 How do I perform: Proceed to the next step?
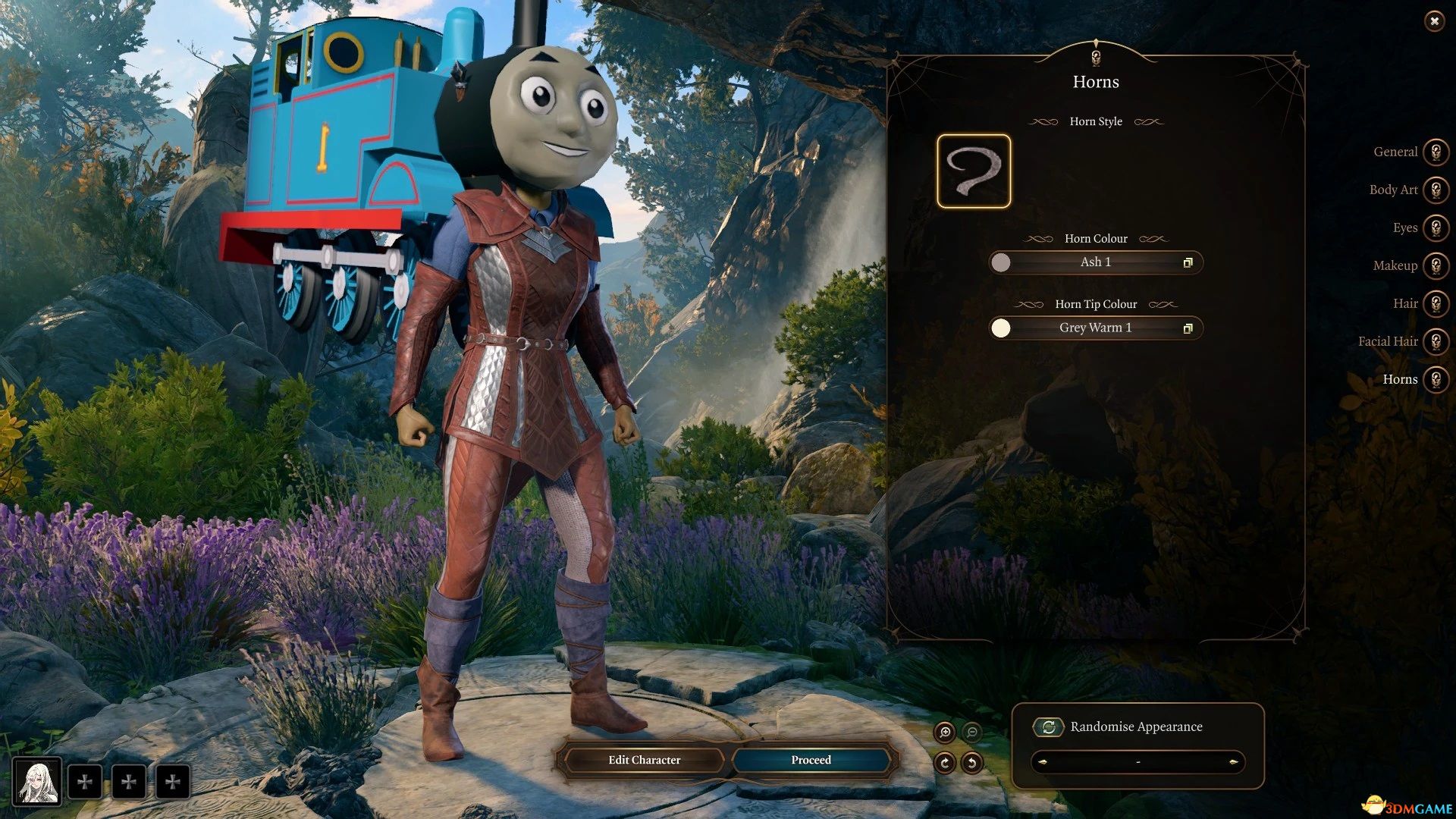point(811,760)
